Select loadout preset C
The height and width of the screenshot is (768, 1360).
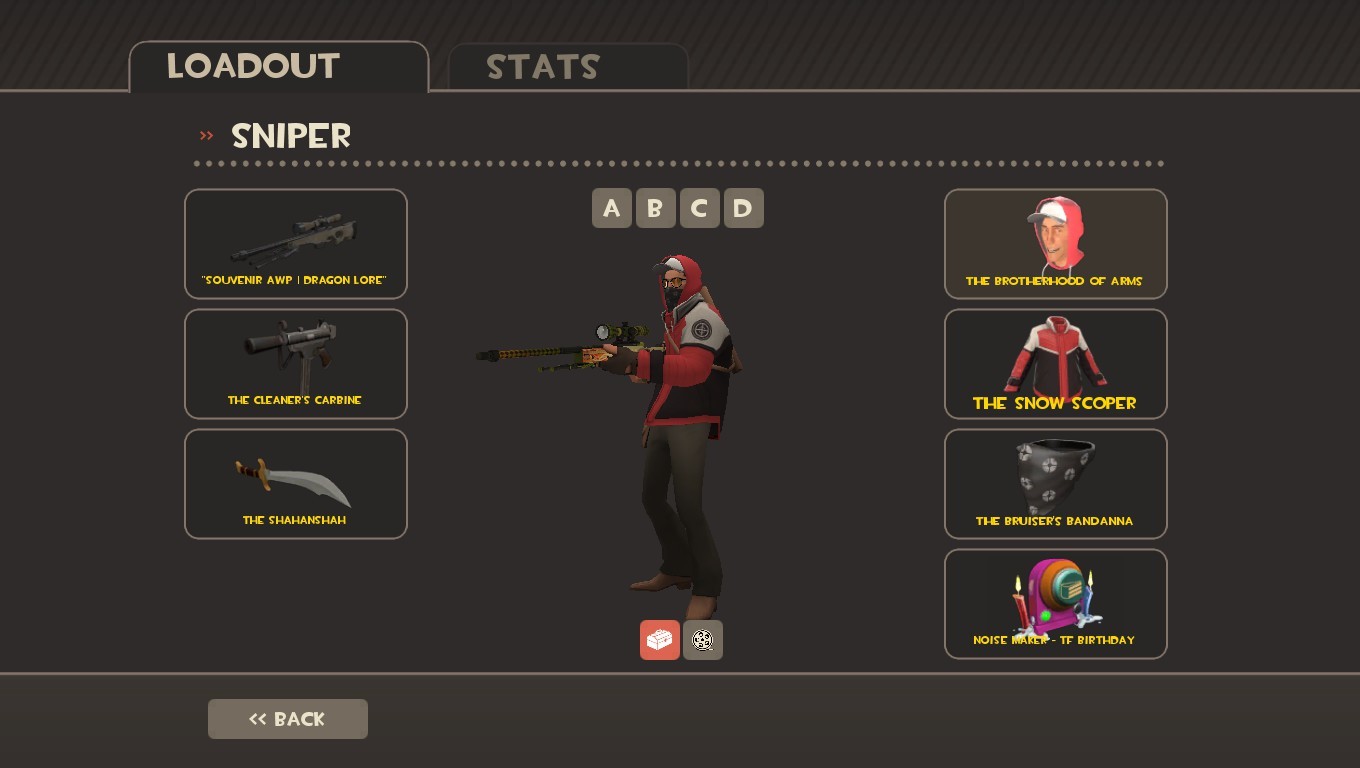coord(699,208)
